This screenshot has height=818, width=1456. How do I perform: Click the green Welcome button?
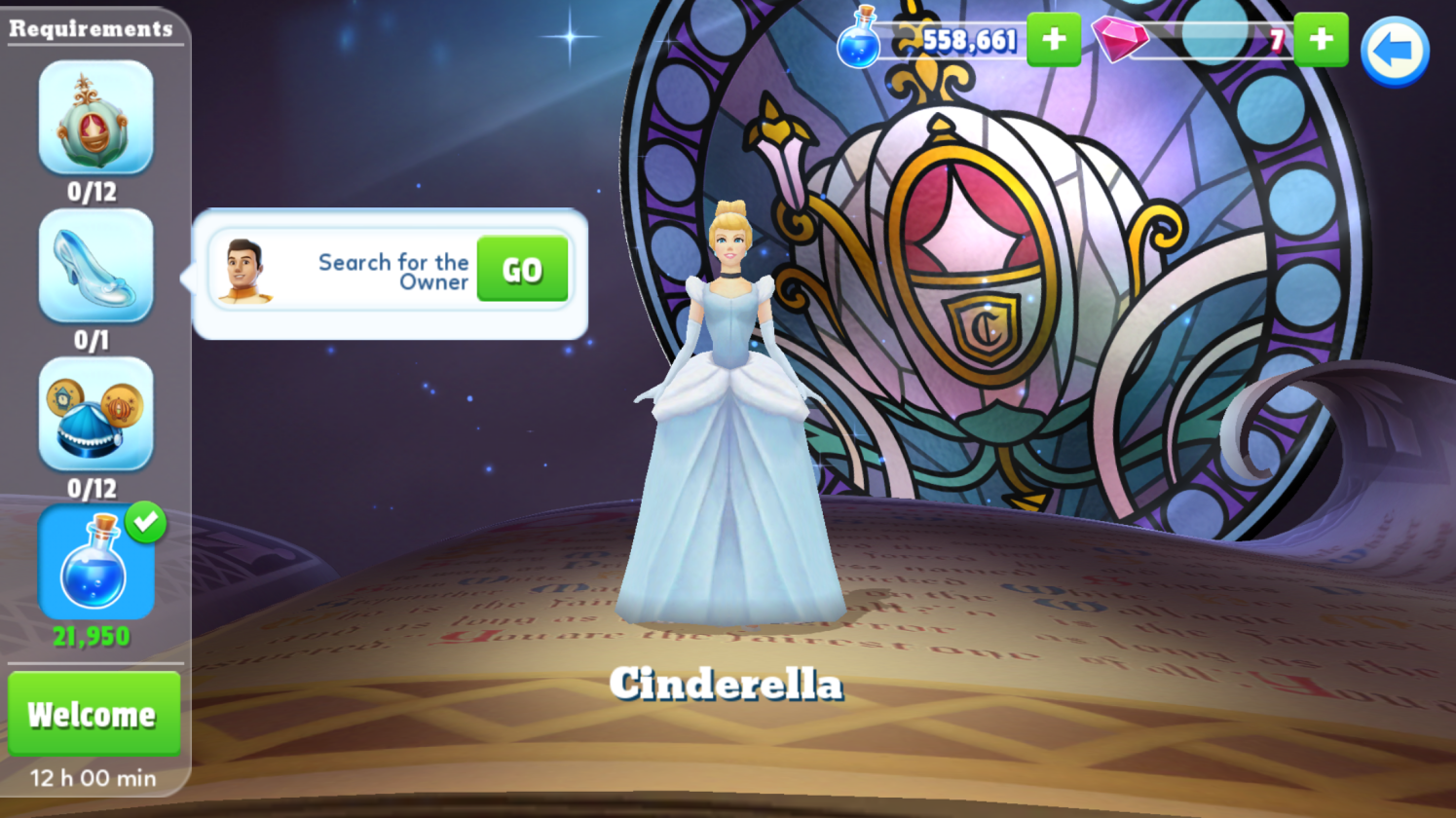tap(93, 714)
